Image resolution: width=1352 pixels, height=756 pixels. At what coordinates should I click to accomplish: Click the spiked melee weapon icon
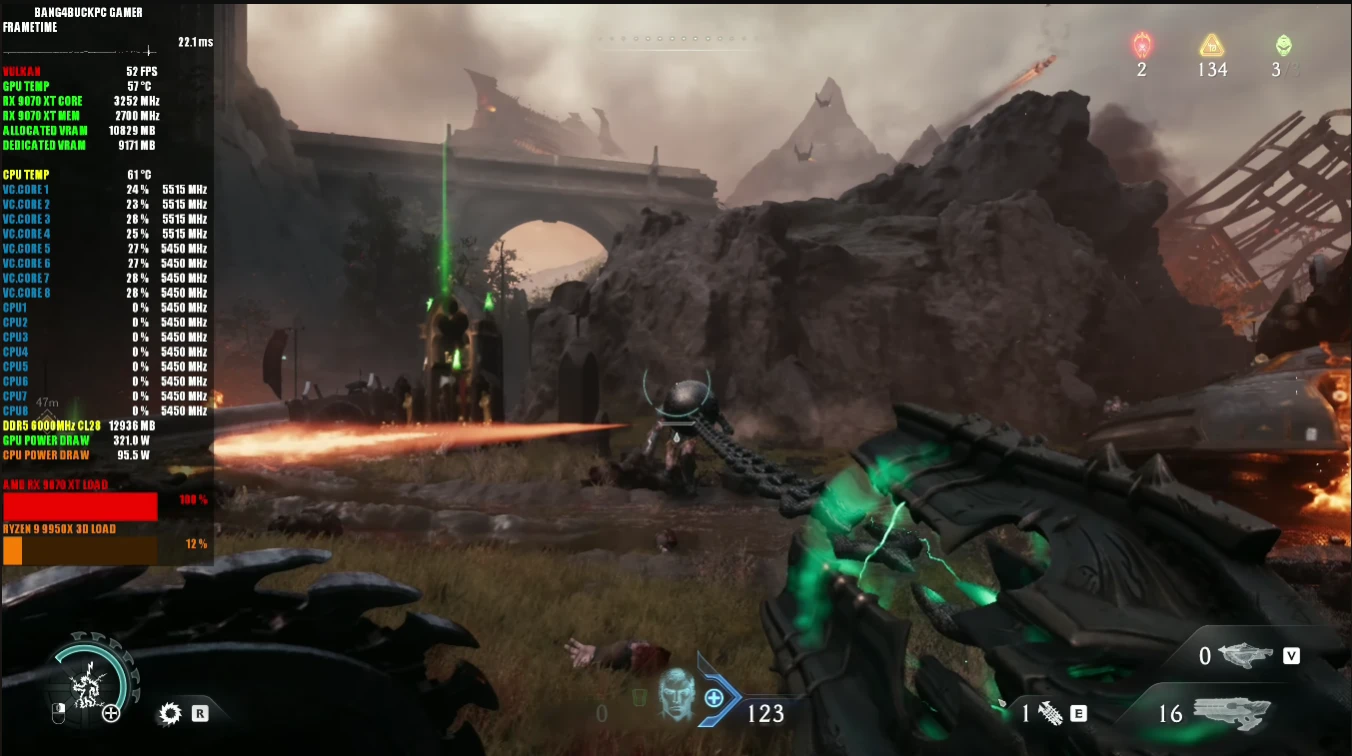click(x=1049, y=713)
